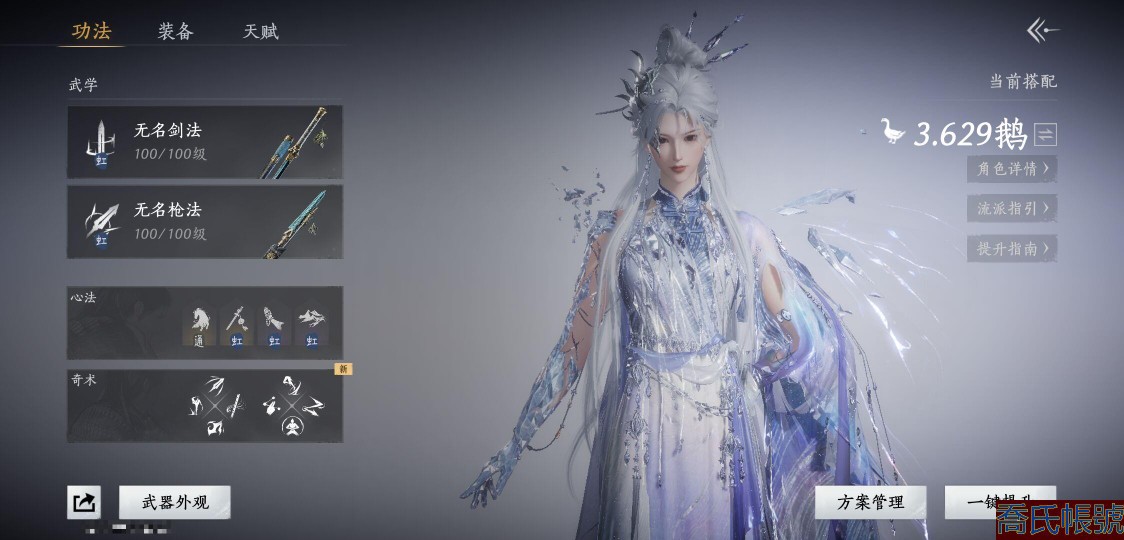Switch to the 功法 tab
This screenshot has width=1124, height=540.
point(91,31)
